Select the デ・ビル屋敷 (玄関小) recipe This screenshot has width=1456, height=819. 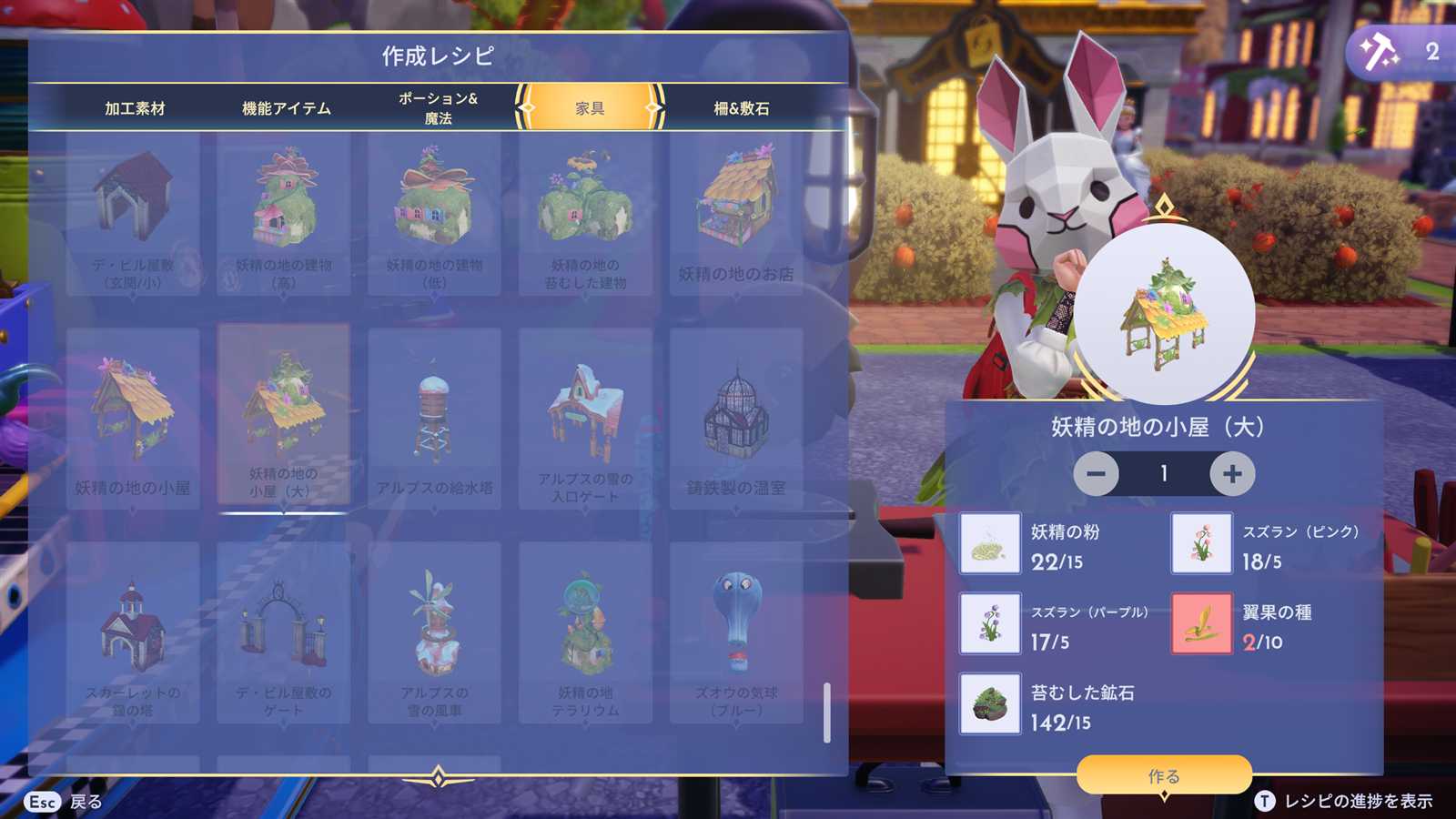(133, 215)
